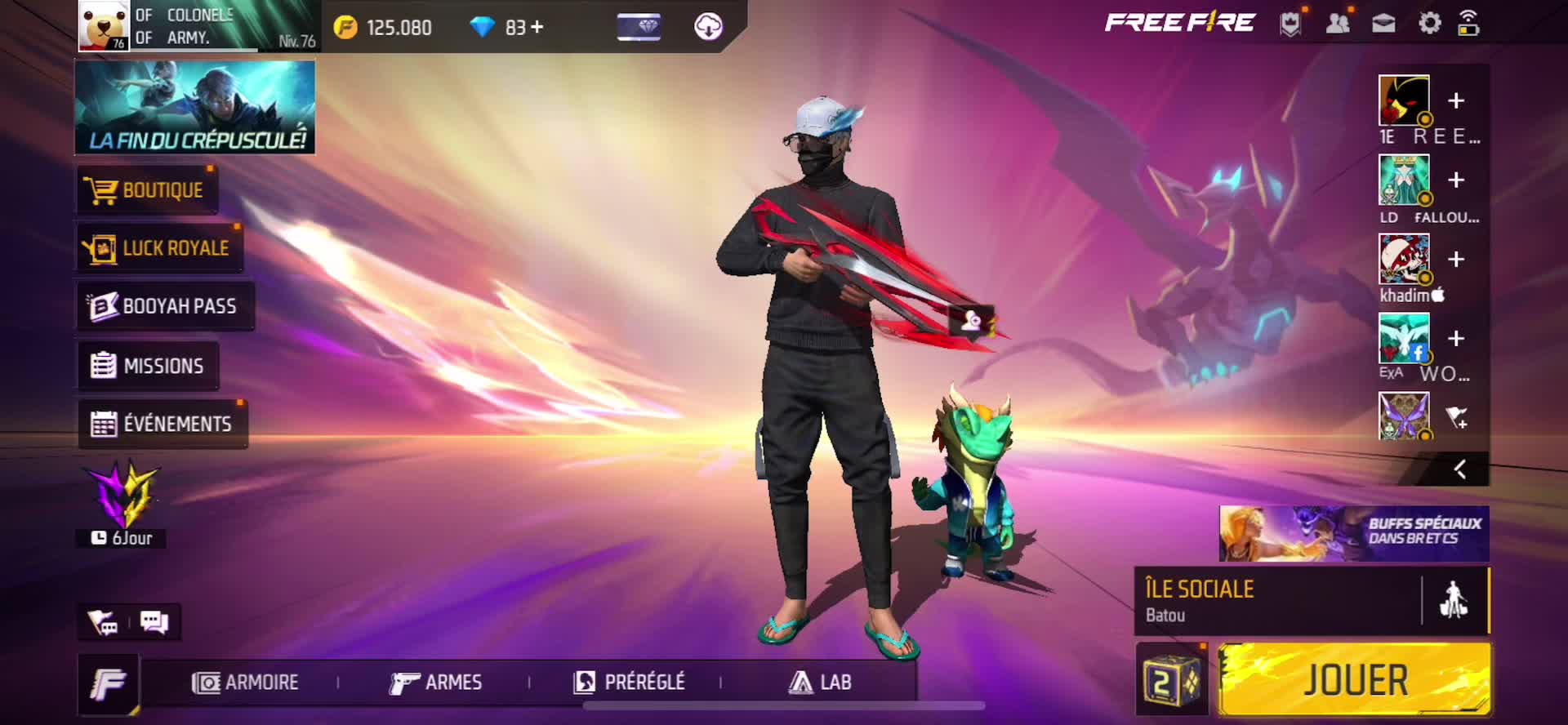The image size is (1568, 725).
Task: Open the Boutique shop
Action: coord(147,191)
